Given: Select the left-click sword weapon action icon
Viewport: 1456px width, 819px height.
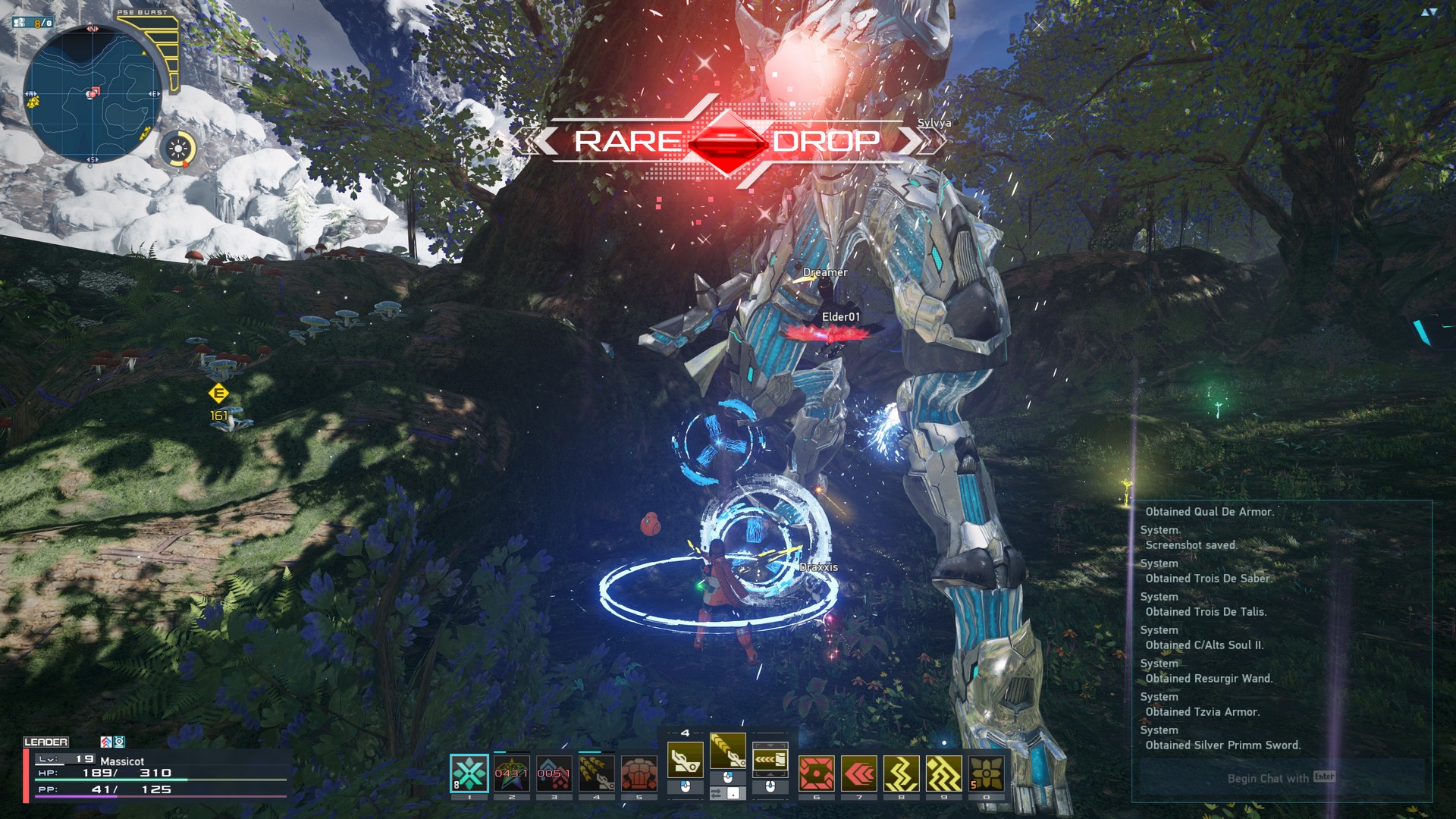Looking at the screenshot, I should 685,761.
